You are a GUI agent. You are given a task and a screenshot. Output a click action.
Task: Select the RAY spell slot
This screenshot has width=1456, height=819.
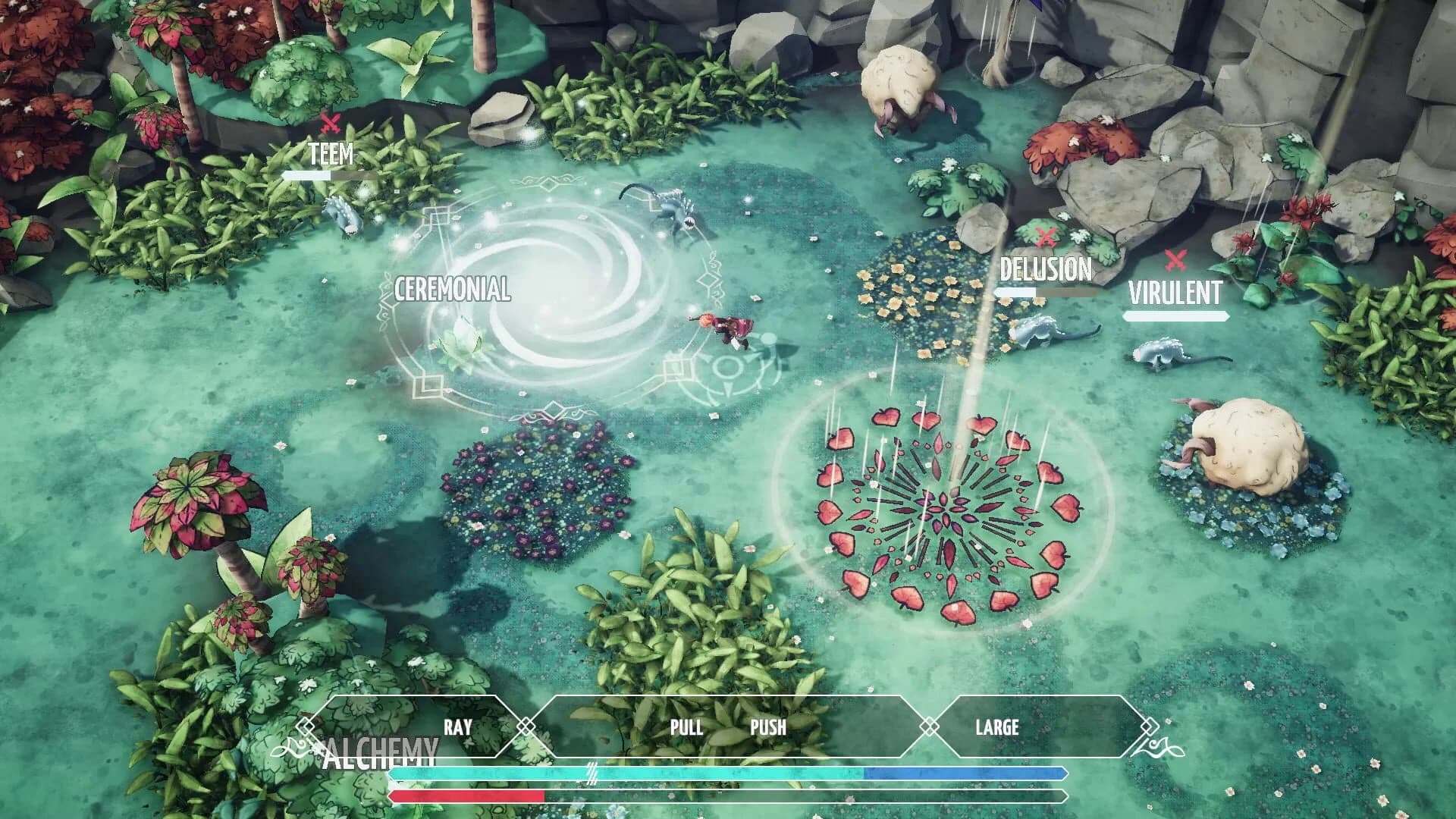pyautogui.click(x=457, y=726)
